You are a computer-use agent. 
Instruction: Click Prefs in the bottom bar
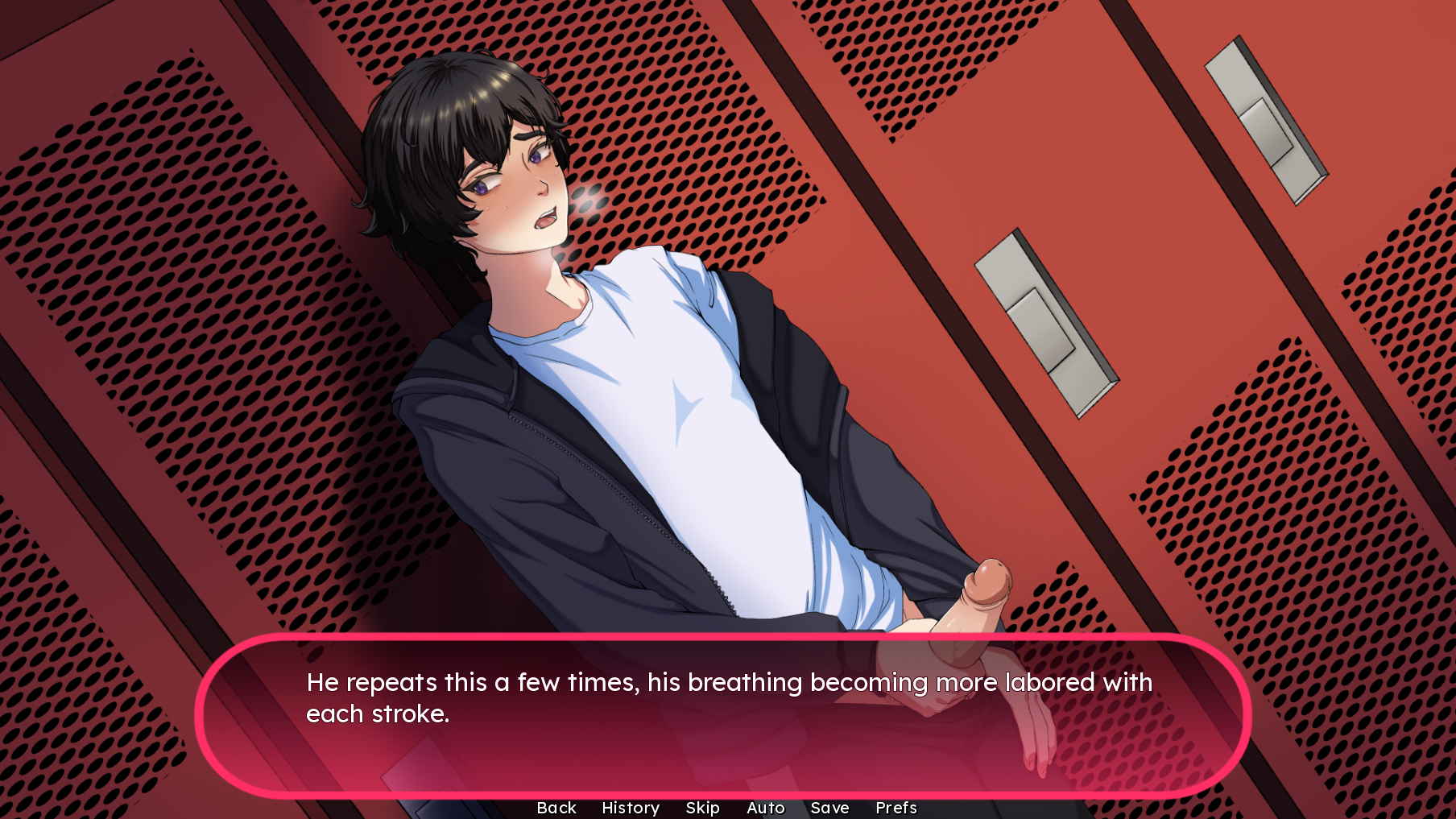(896, 808)
